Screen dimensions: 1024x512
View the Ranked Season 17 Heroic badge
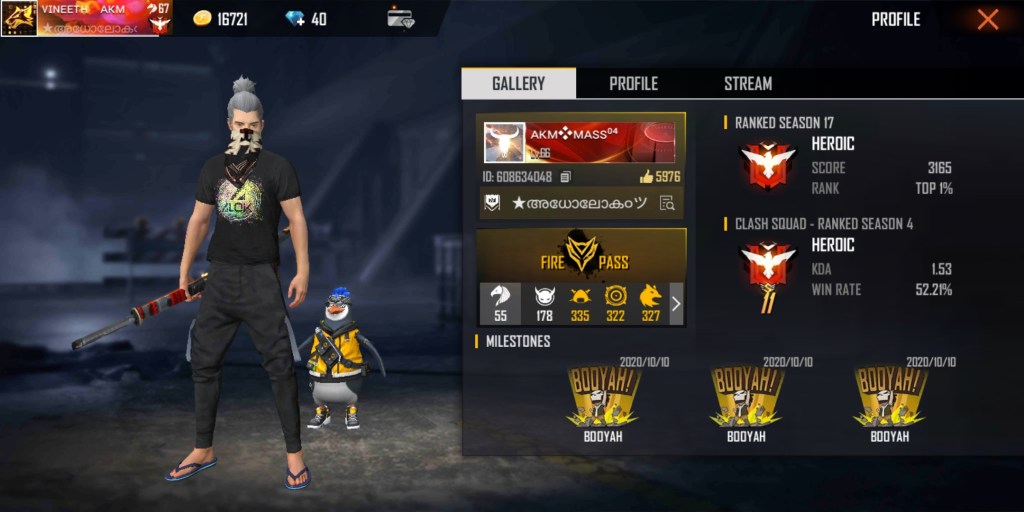767,164
